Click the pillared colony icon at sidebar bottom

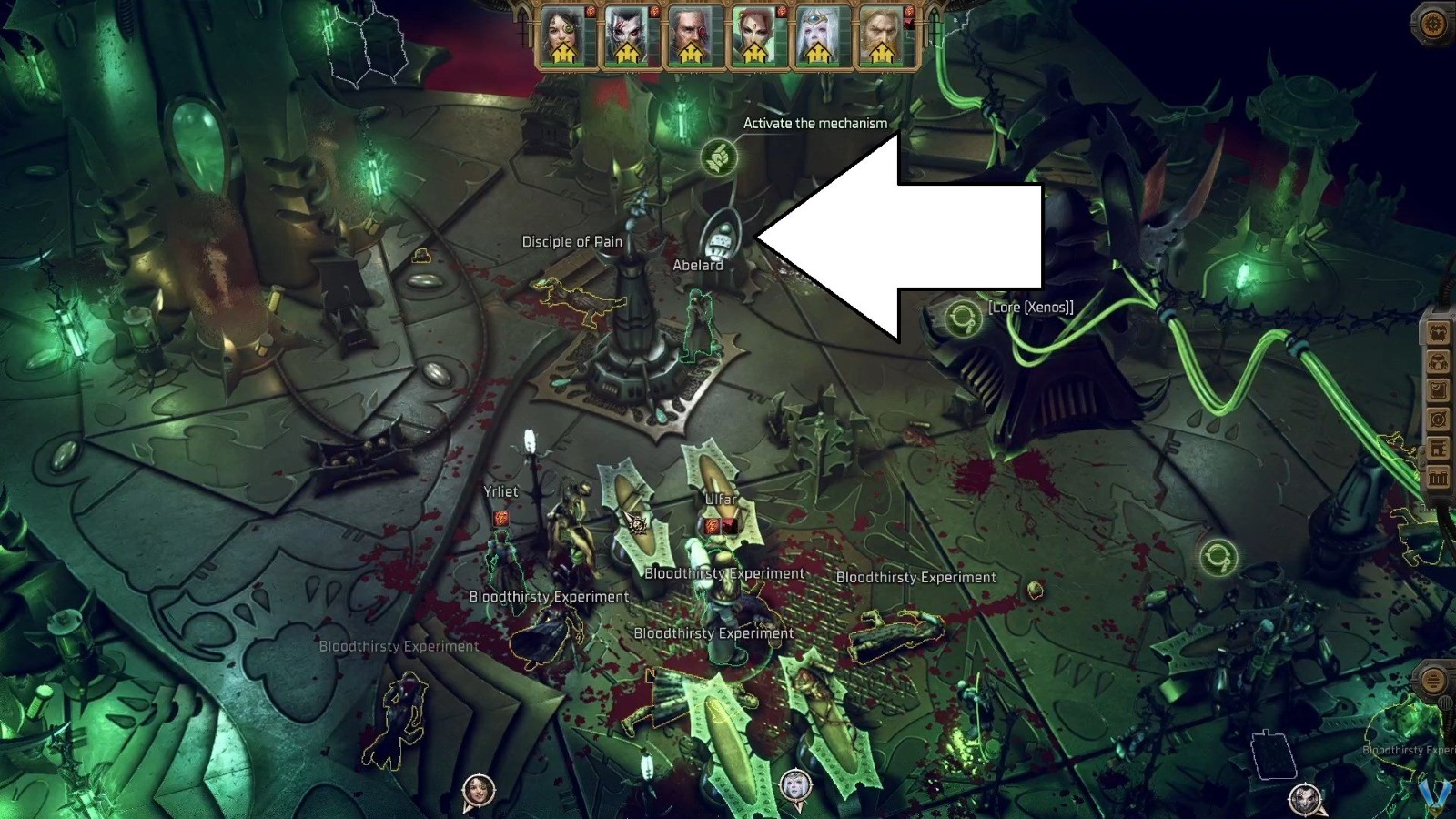point(1441,475)
